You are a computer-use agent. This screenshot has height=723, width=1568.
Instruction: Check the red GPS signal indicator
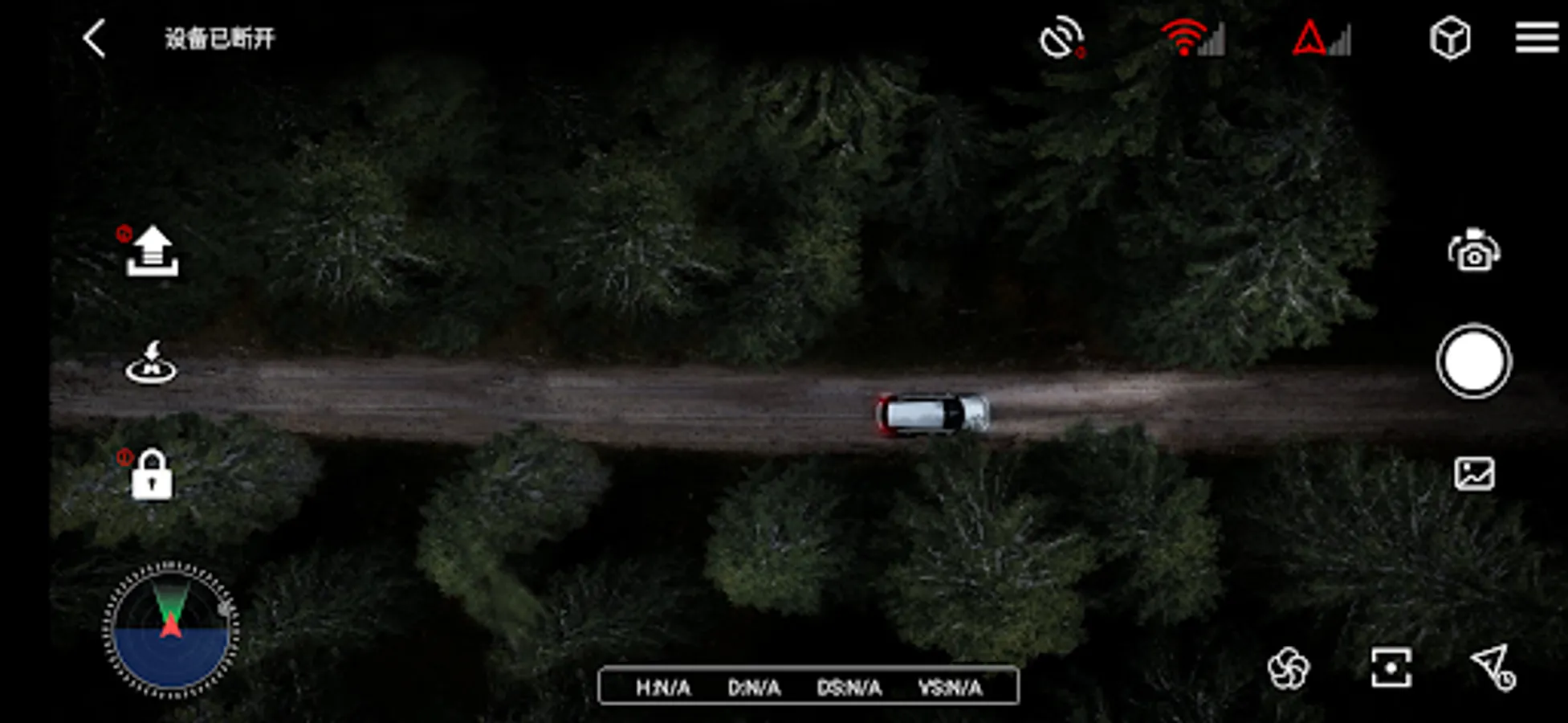1321,39
